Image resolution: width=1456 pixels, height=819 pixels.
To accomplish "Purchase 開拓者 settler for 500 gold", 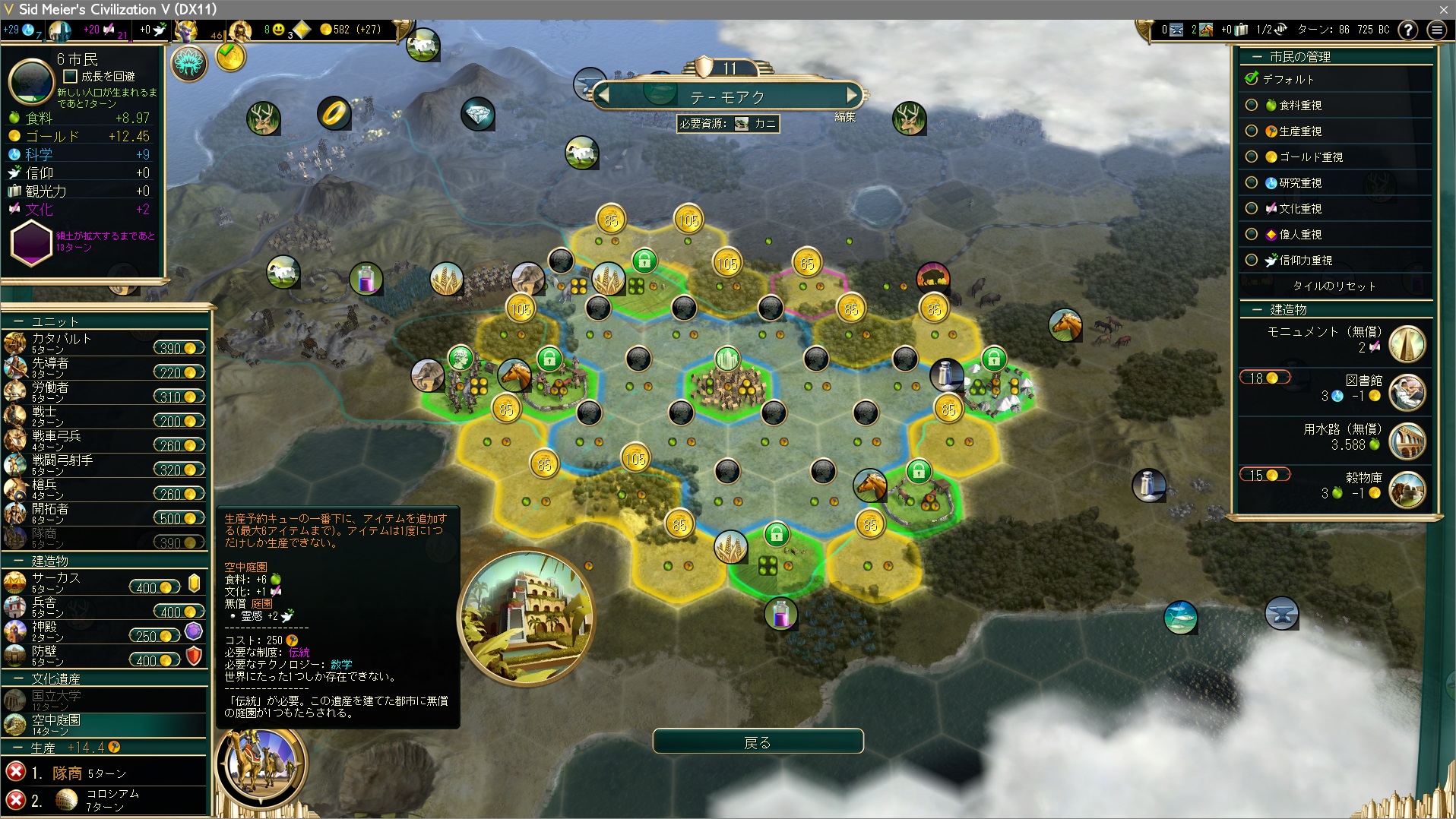I will pos(179,518).
